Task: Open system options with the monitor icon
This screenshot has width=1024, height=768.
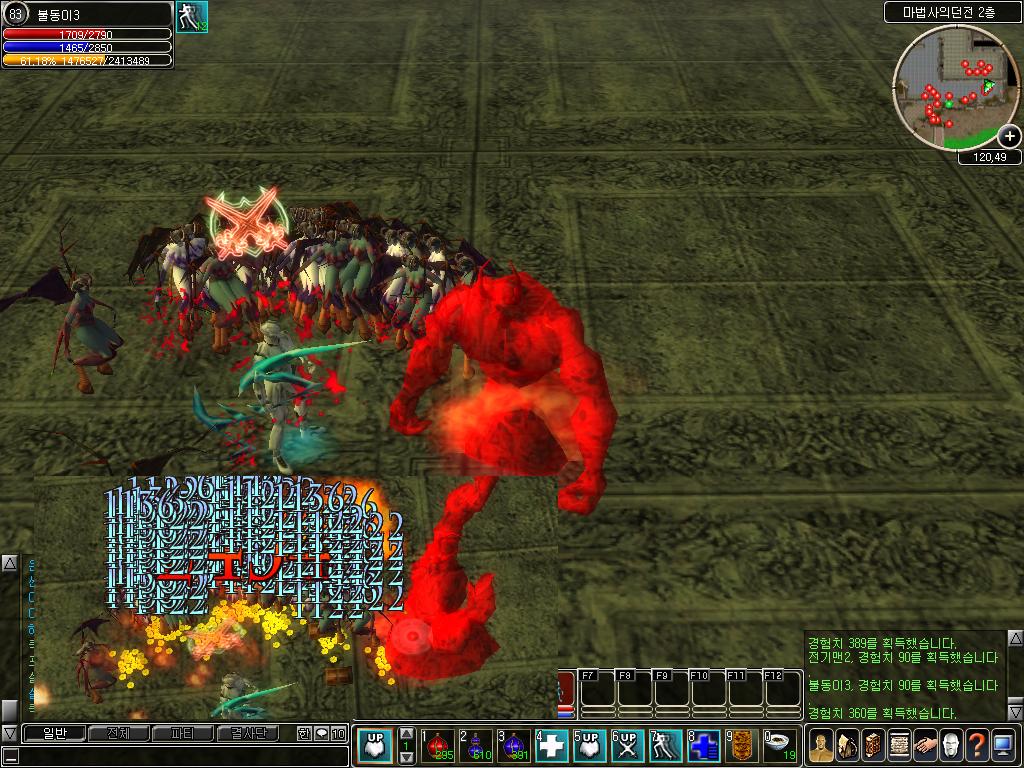Action: coord(1002,744)
